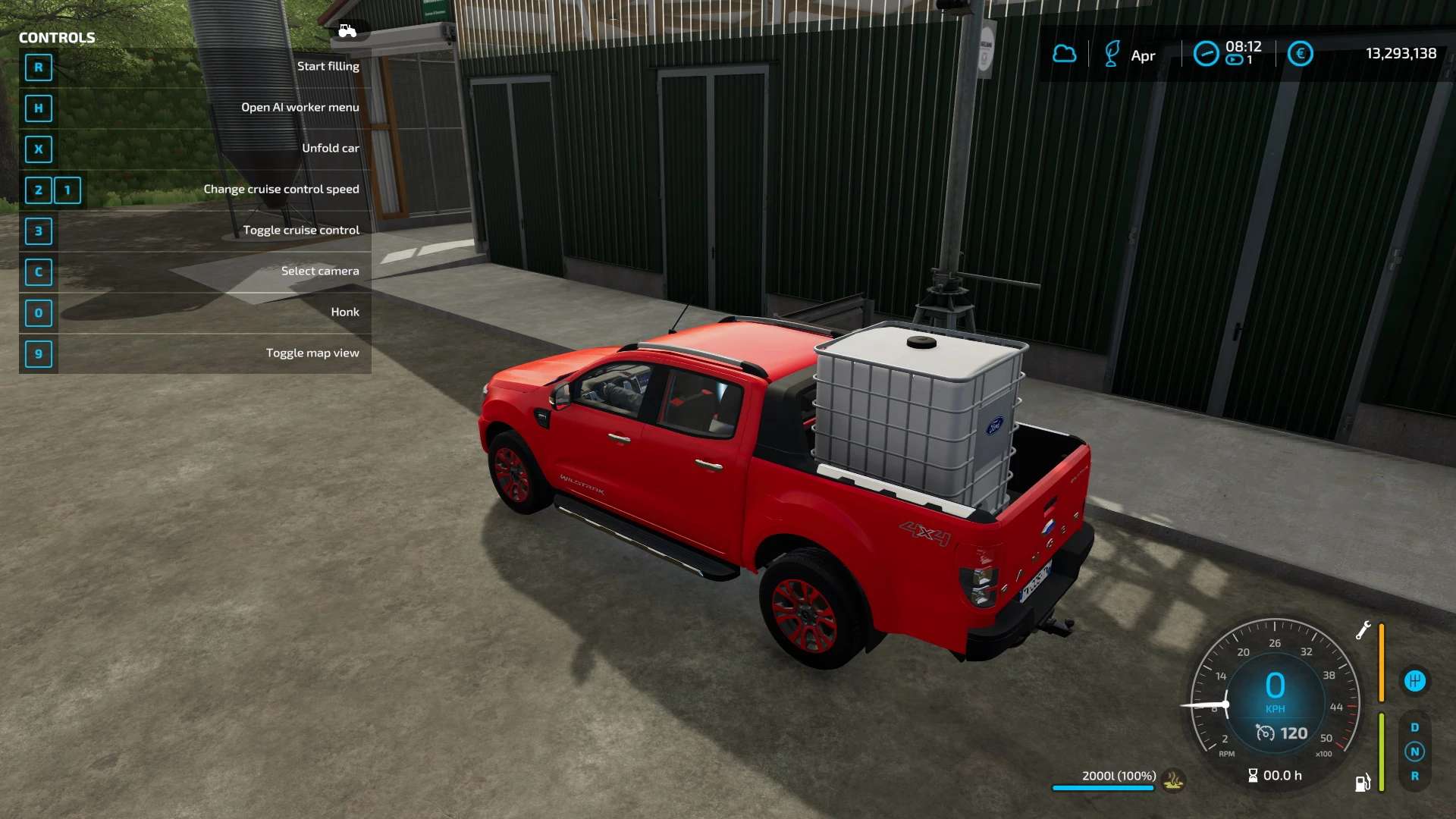
Task: Switch to the N neutral gear indicator
Action: [1414, 752]
